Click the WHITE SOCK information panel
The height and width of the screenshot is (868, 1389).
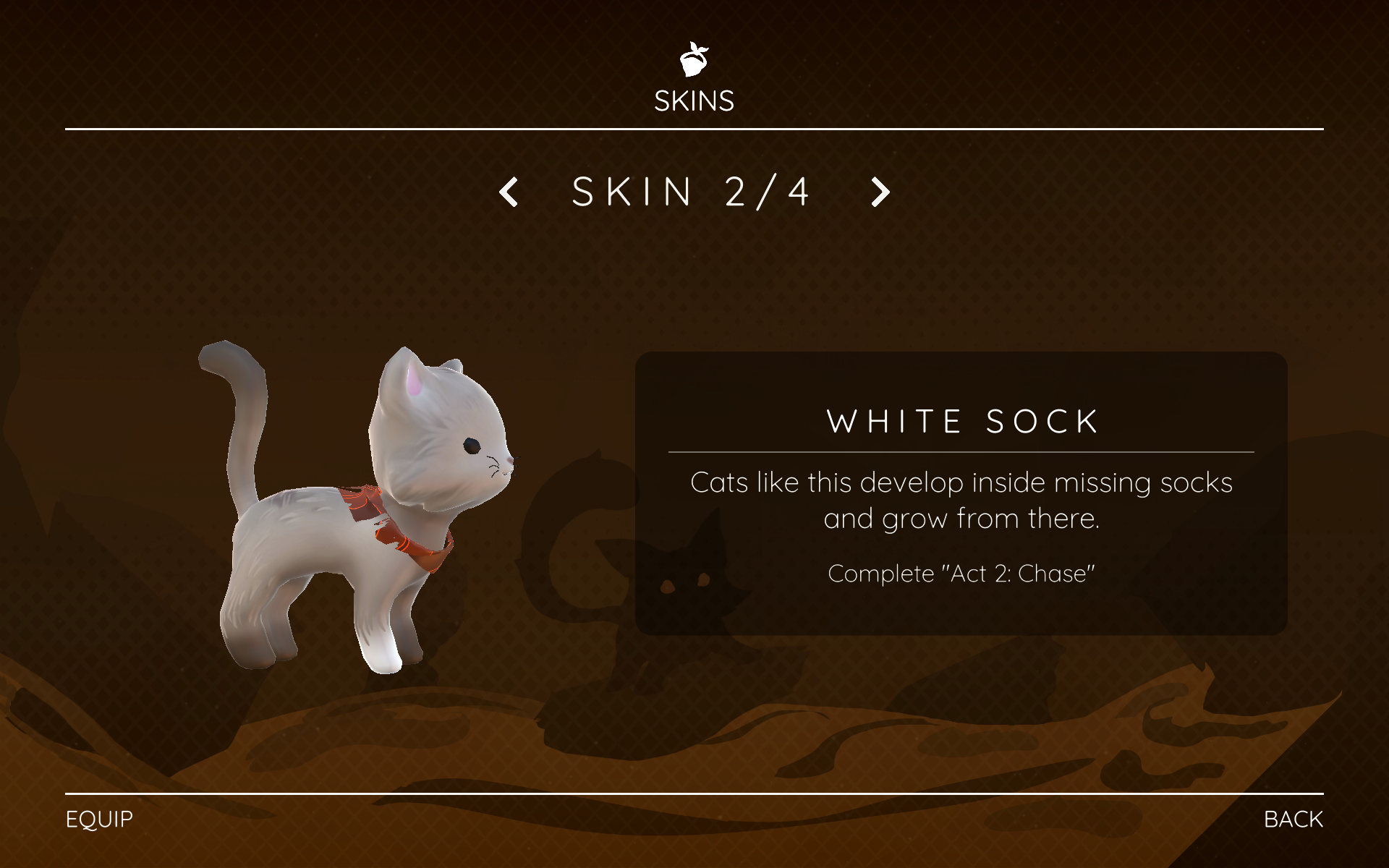[x=962, y=492]
